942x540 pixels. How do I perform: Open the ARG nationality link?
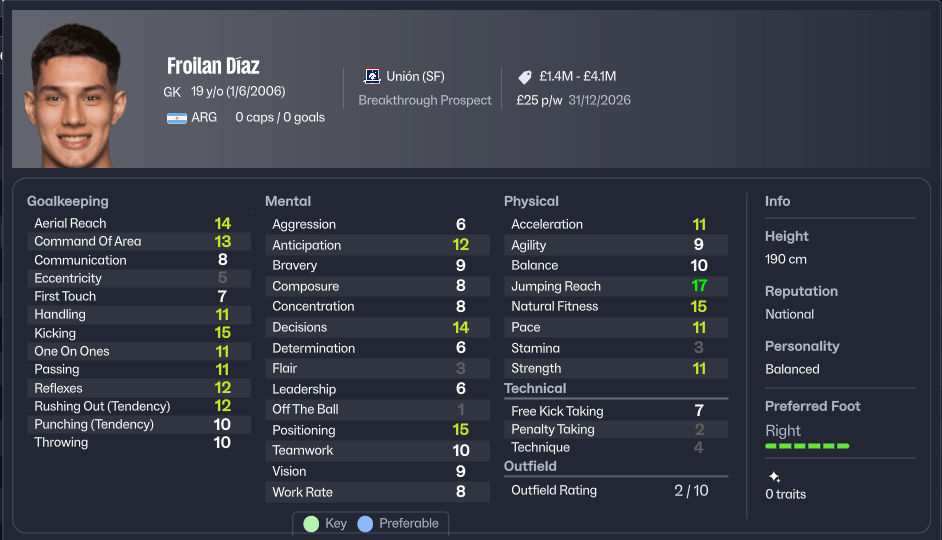pyautogui.click(x=204, y=117)
